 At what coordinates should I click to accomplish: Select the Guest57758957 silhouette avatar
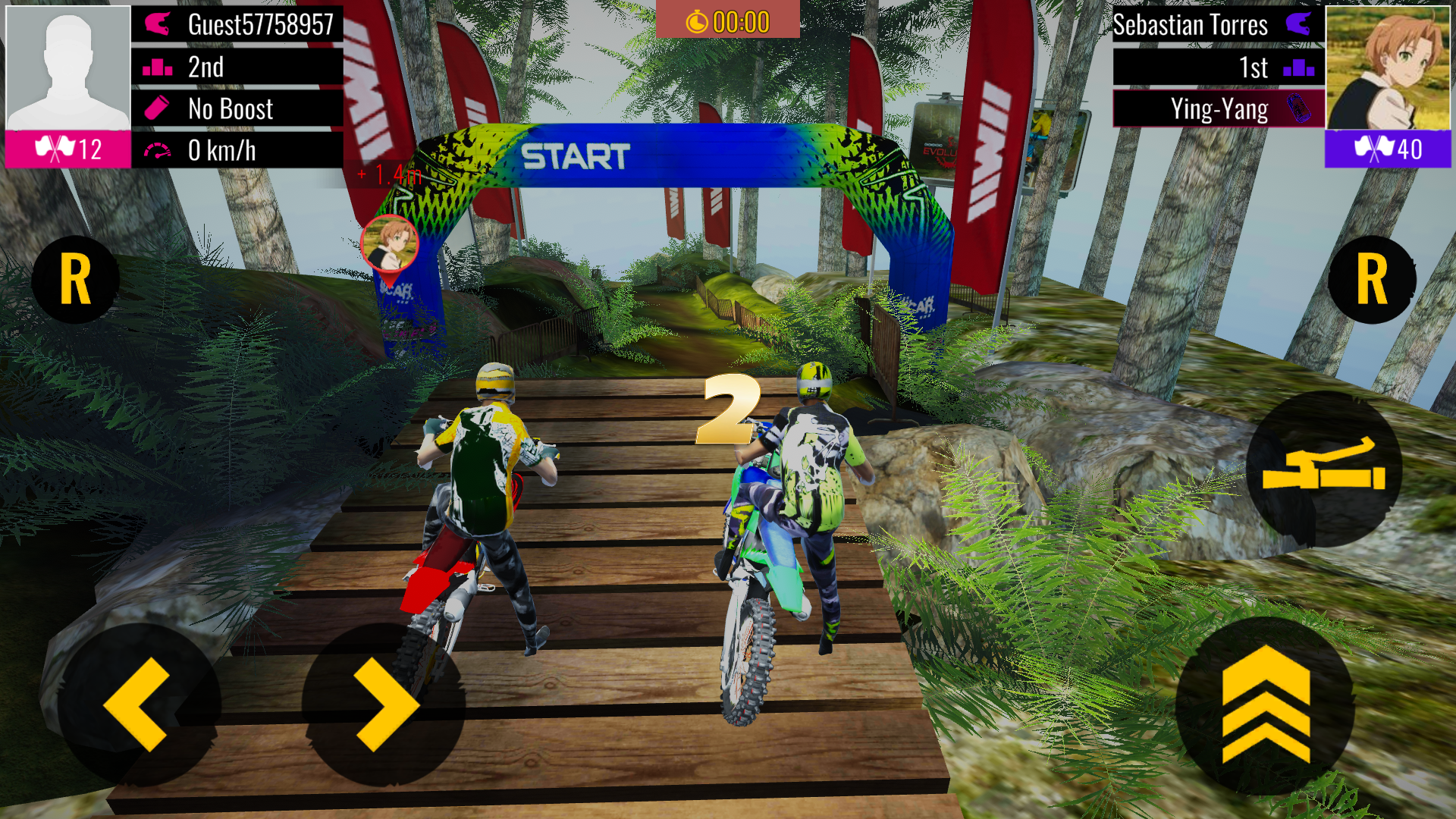point(68,68)
